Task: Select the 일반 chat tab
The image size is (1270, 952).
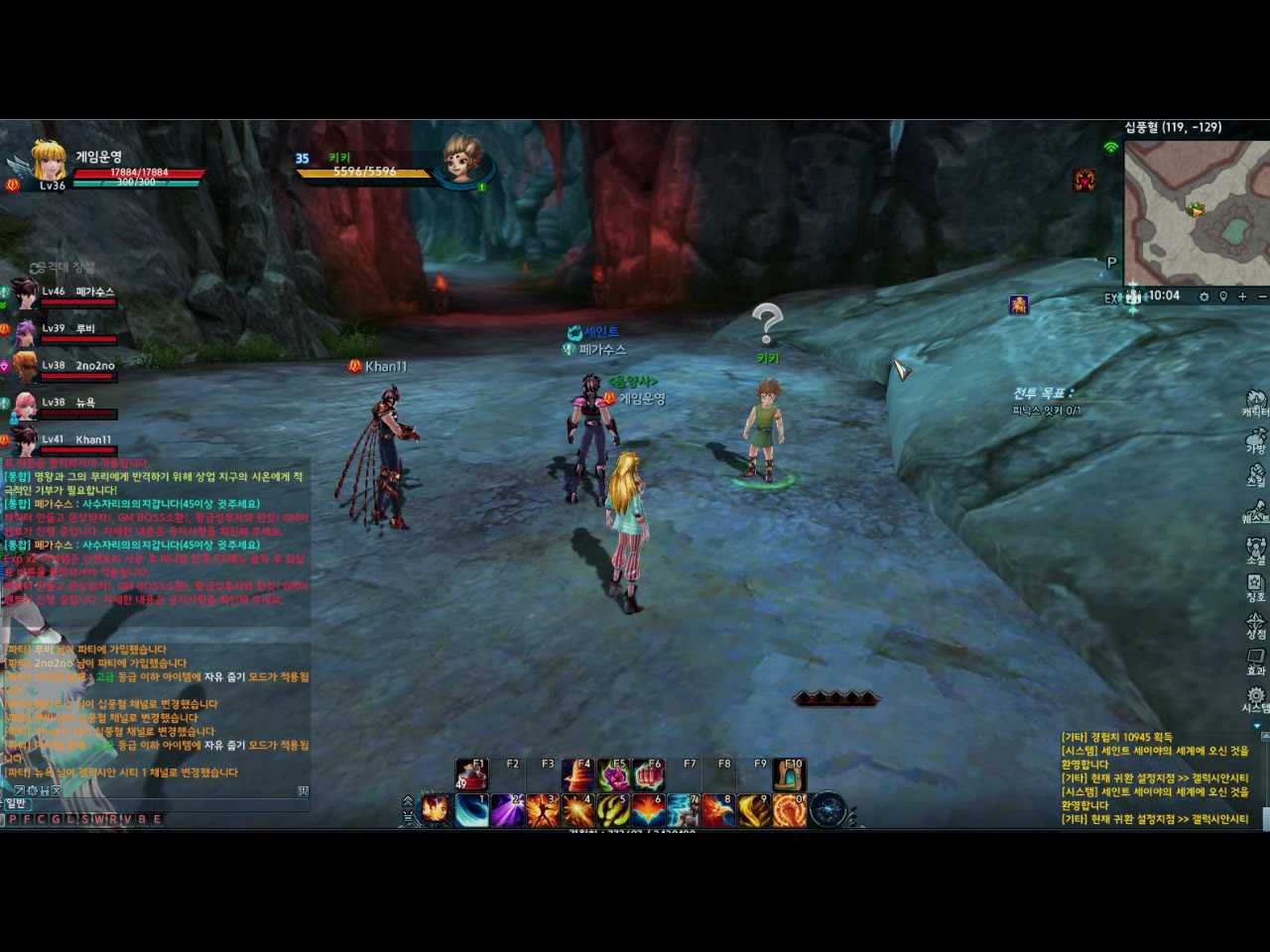Action: tap(16, 803)
